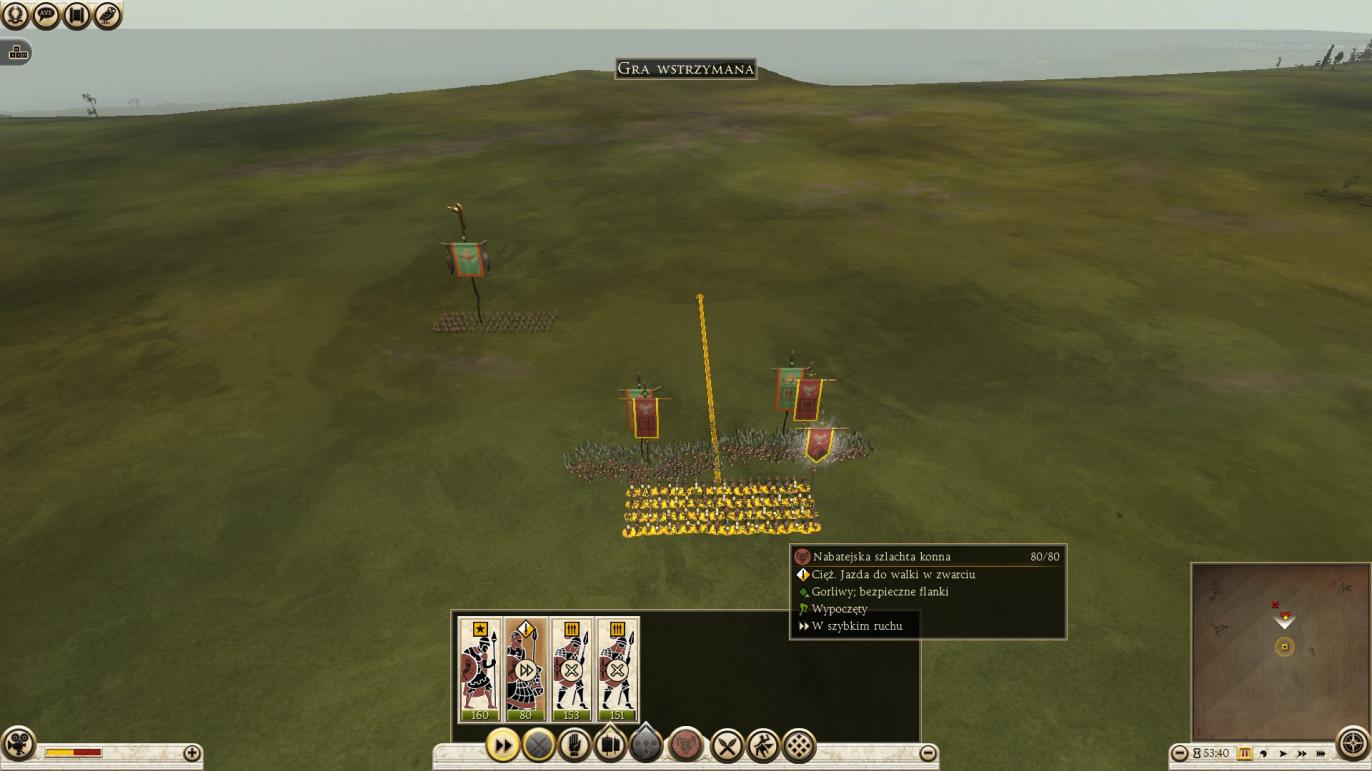Set game speed to fast forward
The image size is (1372, 771).
click(x=1302, y=753)
